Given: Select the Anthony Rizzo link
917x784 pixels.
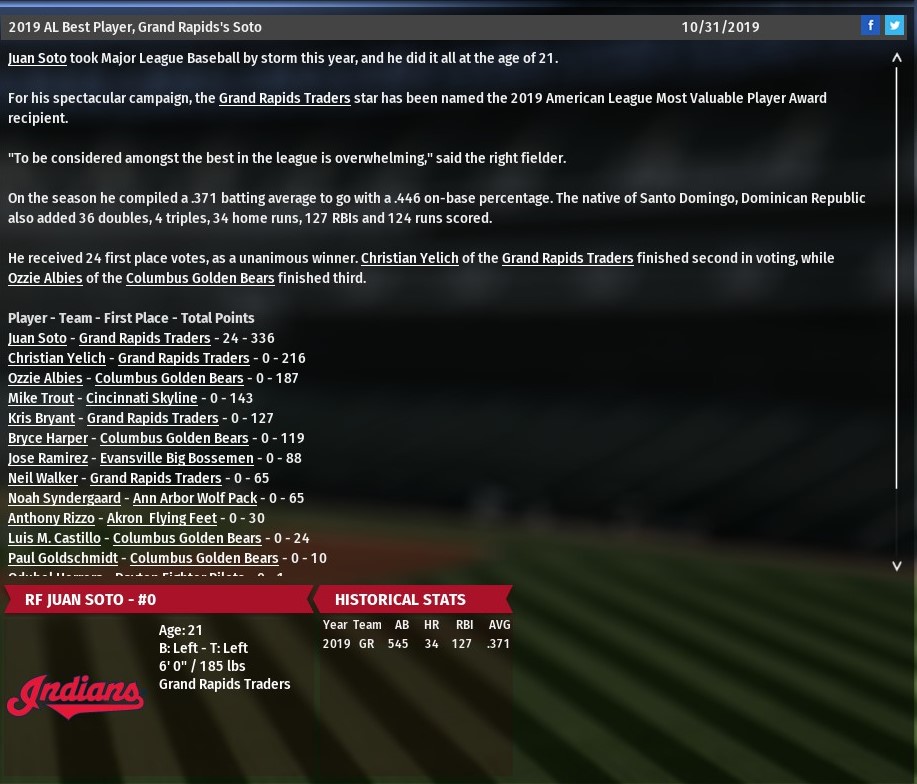Looking at the screenshot, I should pyautogui.click(x=51, y=518).
